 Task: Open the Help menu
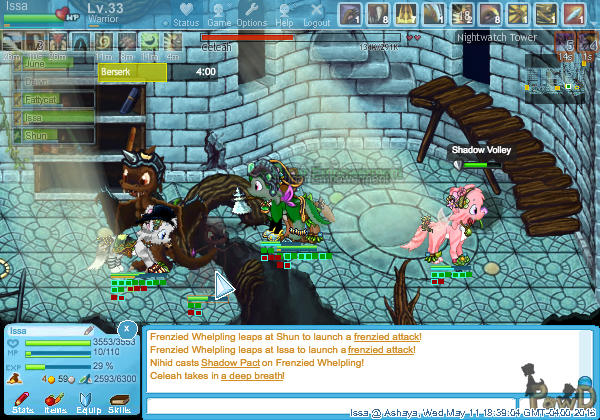tap(285, 15)
